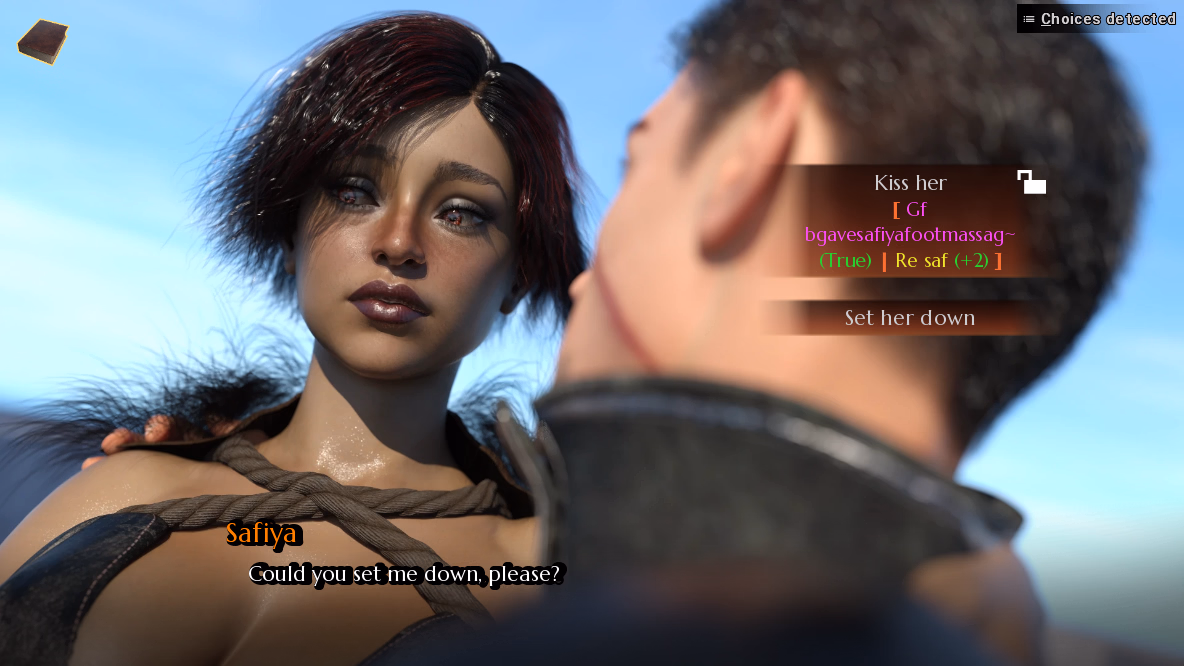Toggle the white squares icon beside Kiss her

[1031, 182]
